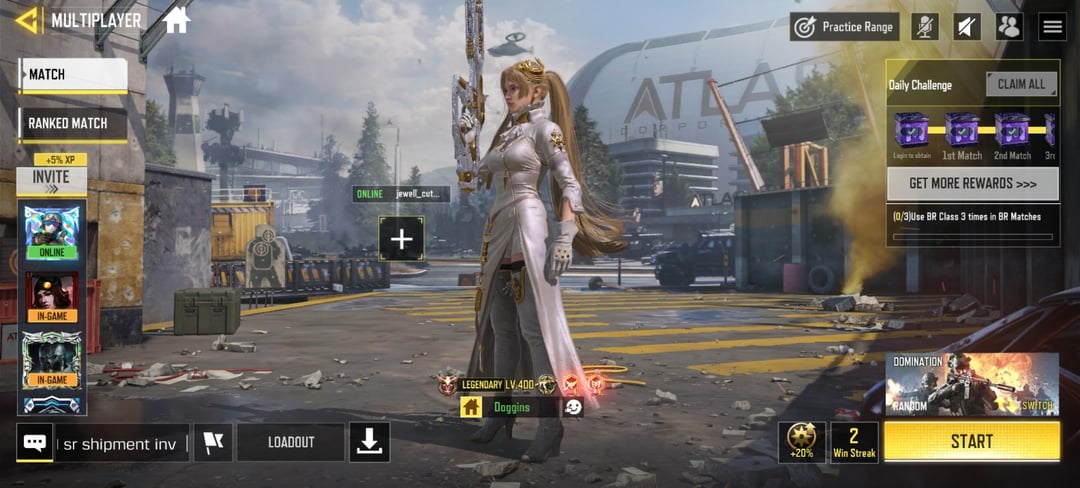The height and width of the screenshot is (488, 1080).
Task: Toggle the speaker mute icon
Action: [967, 27]
